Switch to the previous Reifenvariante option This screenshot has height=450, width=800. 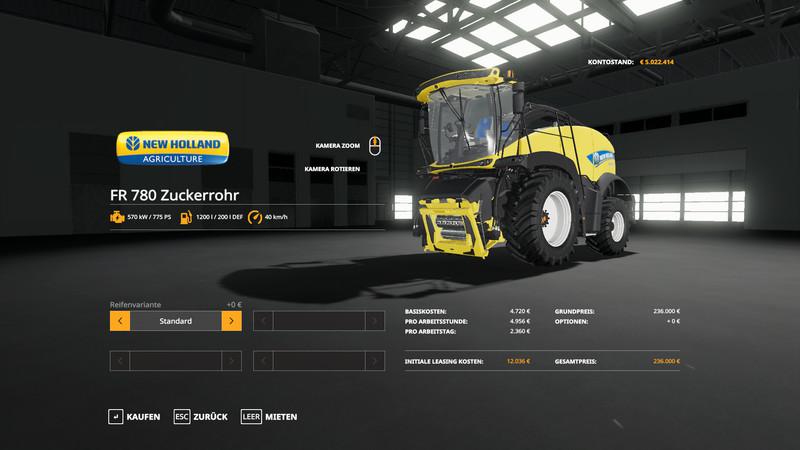(119, 321)
